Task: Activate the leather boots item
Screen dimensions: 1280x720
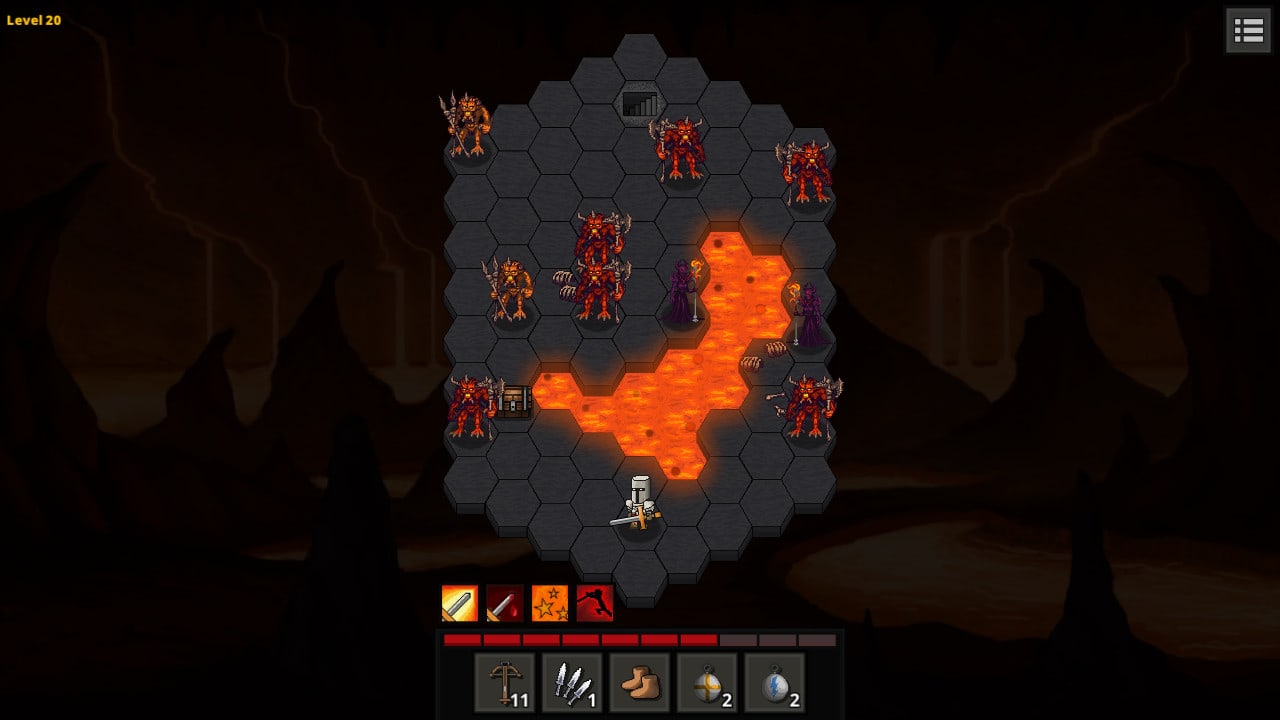Action: tap(639, 683)
